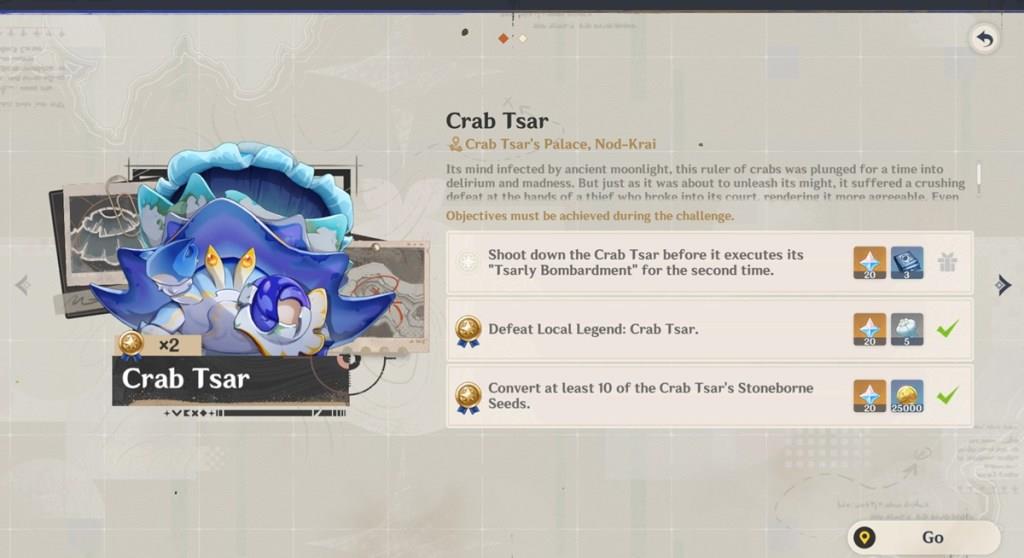This screenshot has height=558, width=1024.
Task: Claim the gift box reward icon
Action: 946,263
